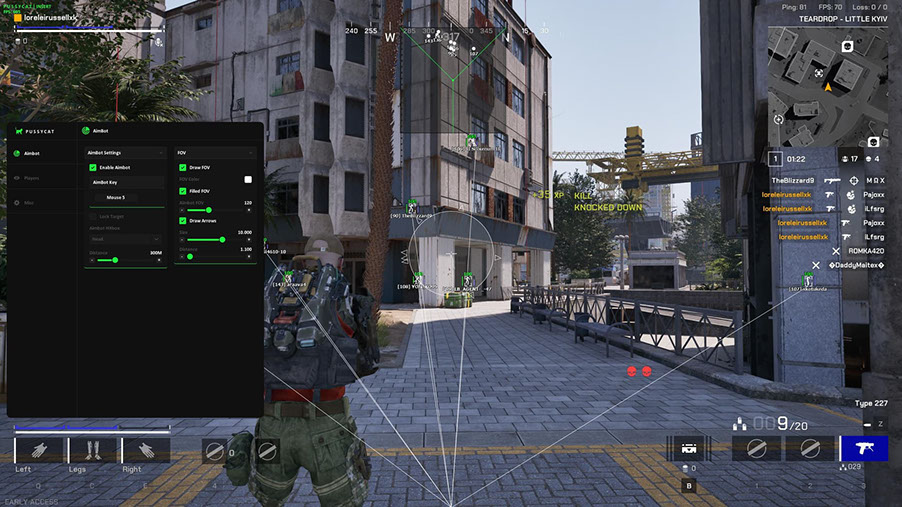Switch to the Players tab in the overlay

click(x=32, y=178)
